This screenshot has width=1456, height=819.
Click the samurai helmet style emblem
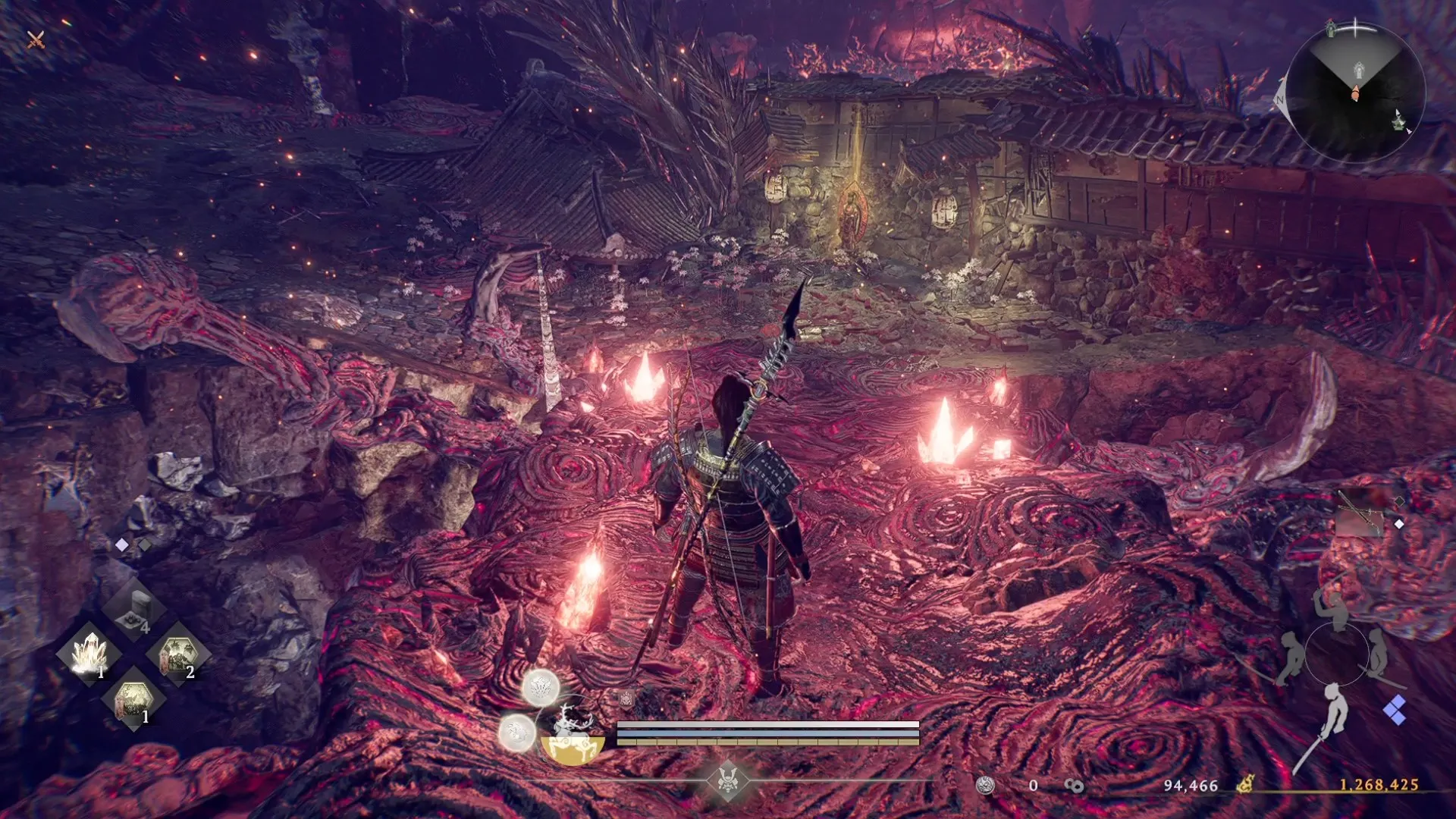click(x=728, y=779)
